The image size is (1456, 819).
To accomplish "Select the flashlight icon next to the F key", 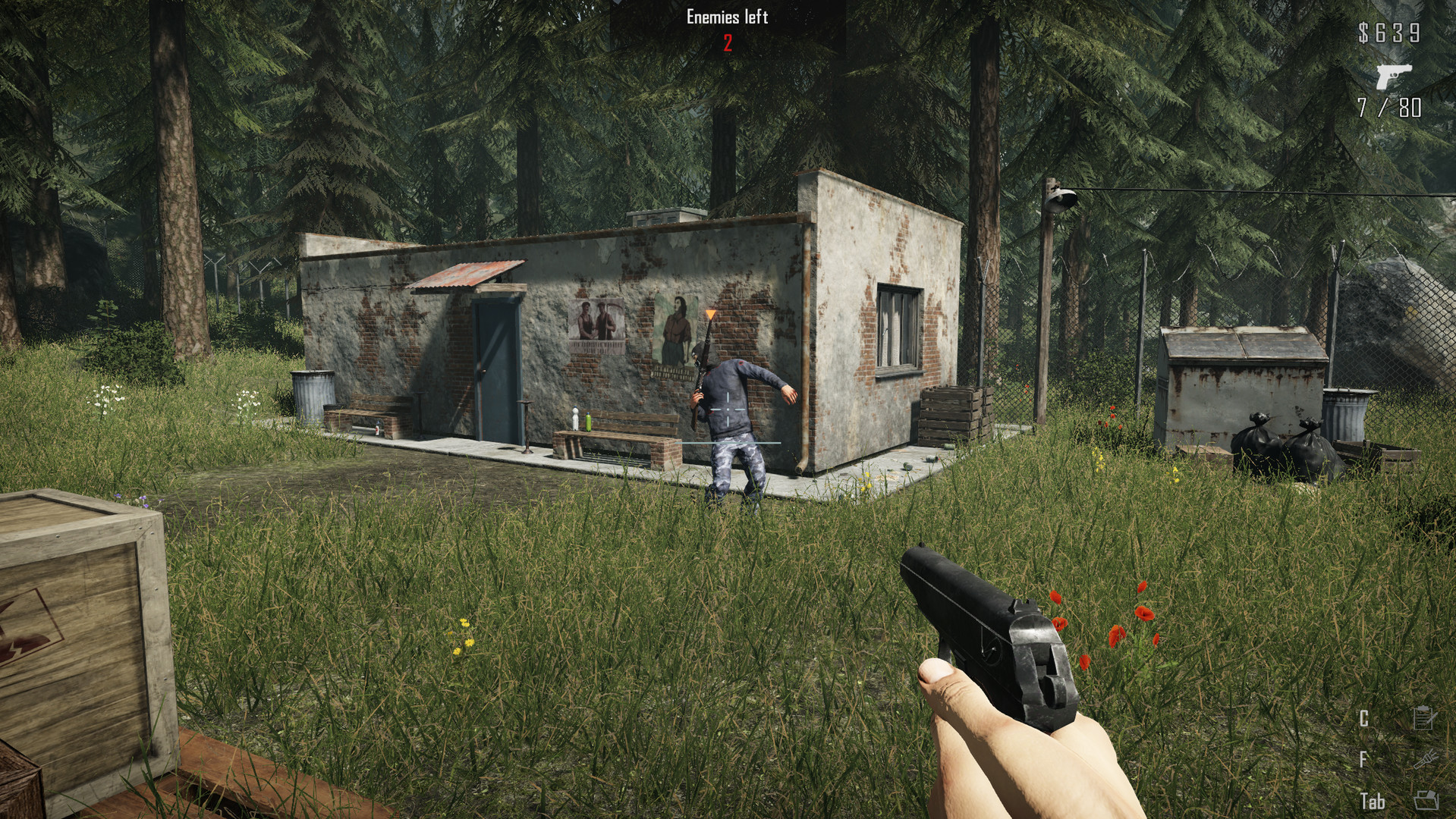I will click(x=1425, y=761).
